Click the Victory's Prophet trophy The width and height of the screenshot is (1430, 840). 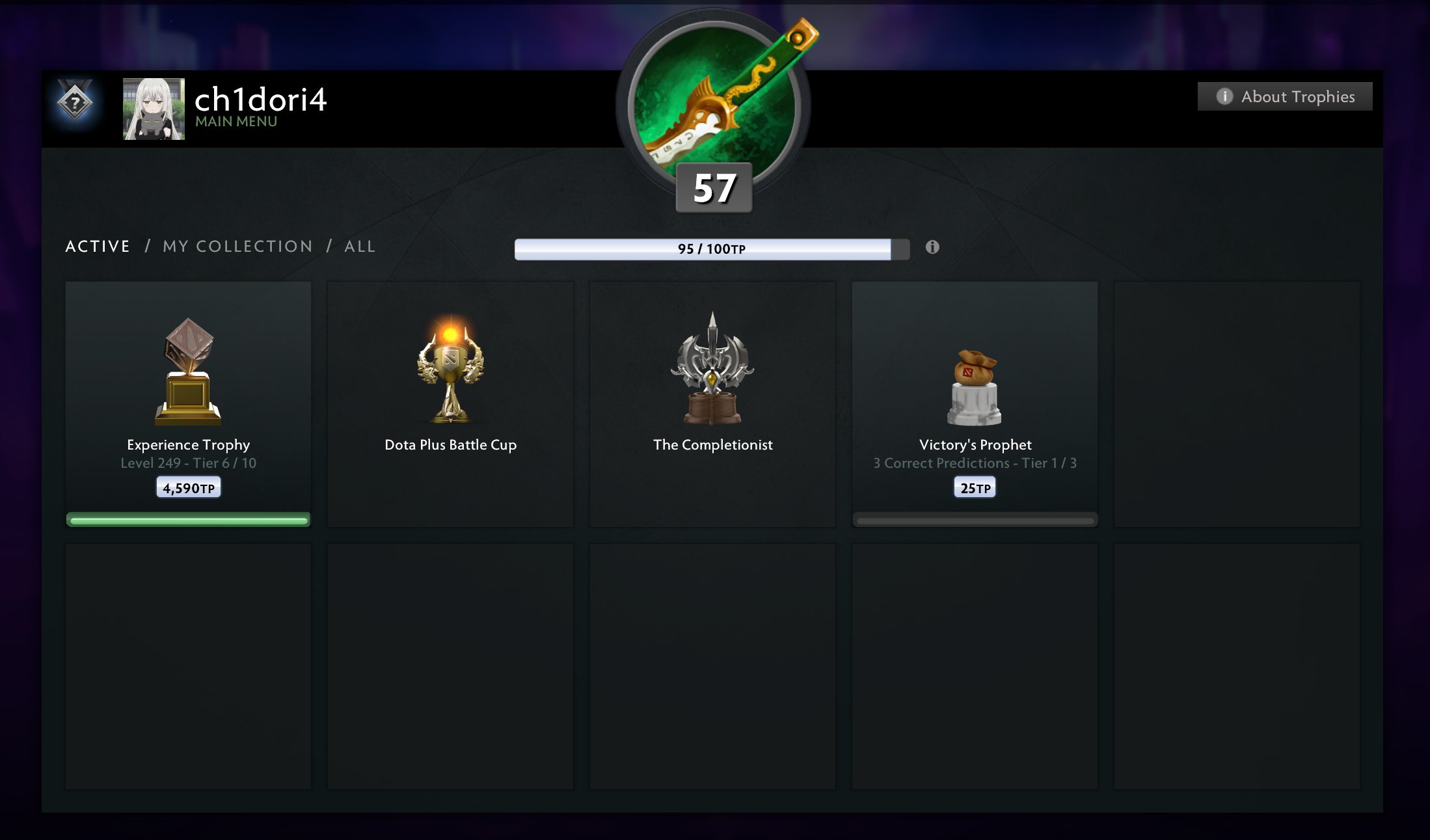975,403
